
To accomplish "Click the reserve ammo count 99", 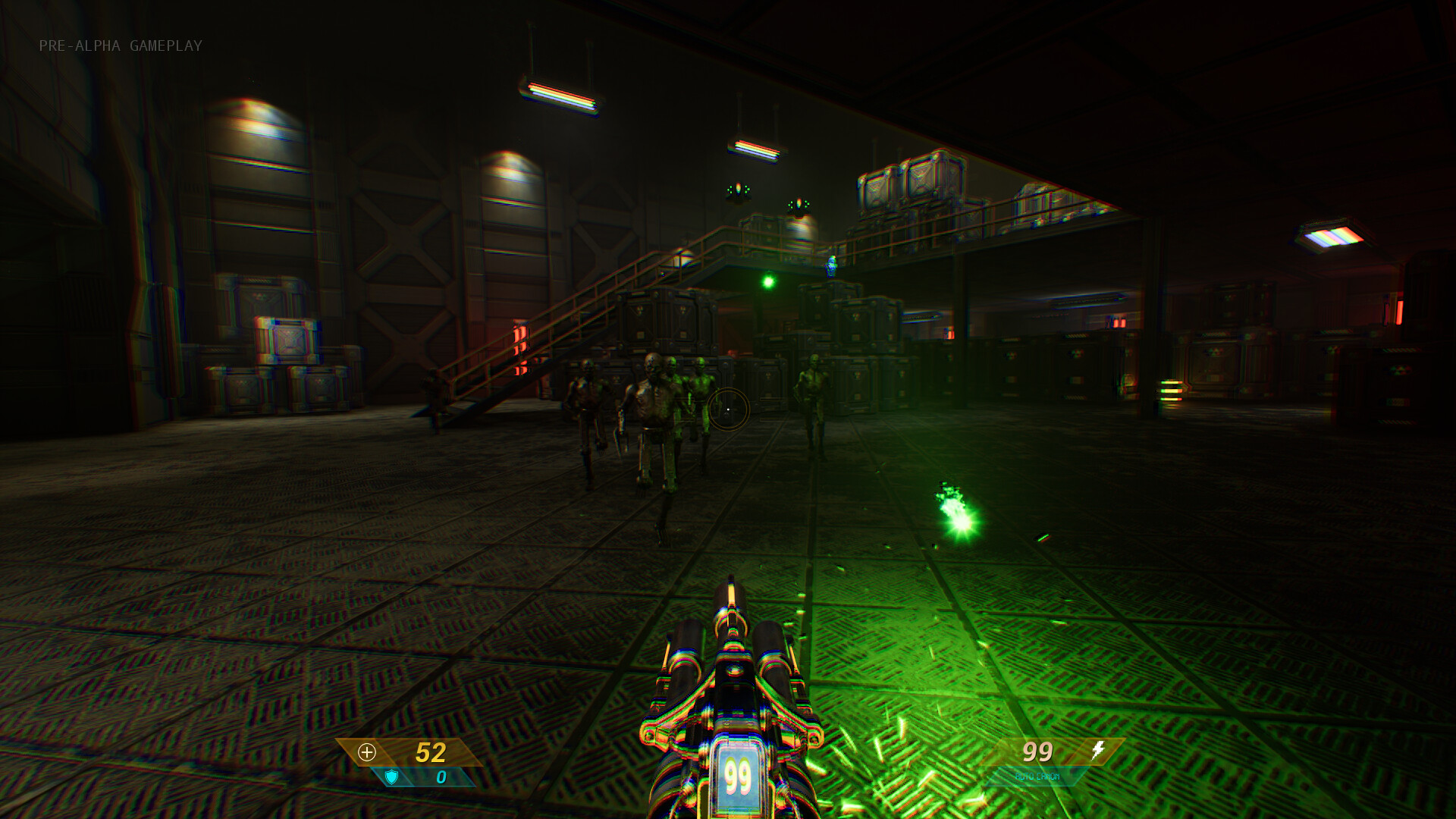I will click(1037, 752).
